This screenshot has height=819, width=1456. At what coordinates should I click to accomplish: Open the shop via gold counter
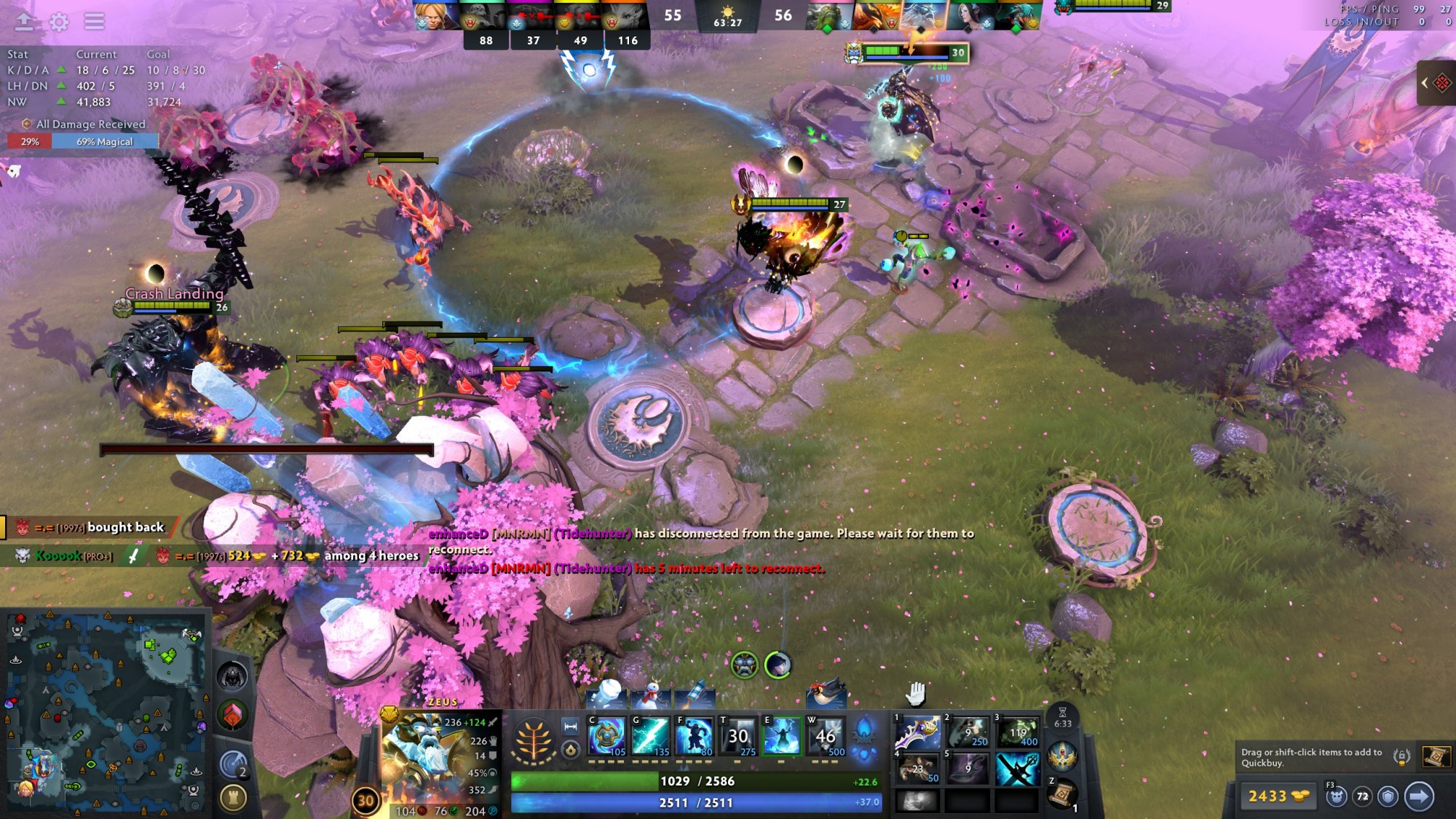click(x=1278, y=796)
